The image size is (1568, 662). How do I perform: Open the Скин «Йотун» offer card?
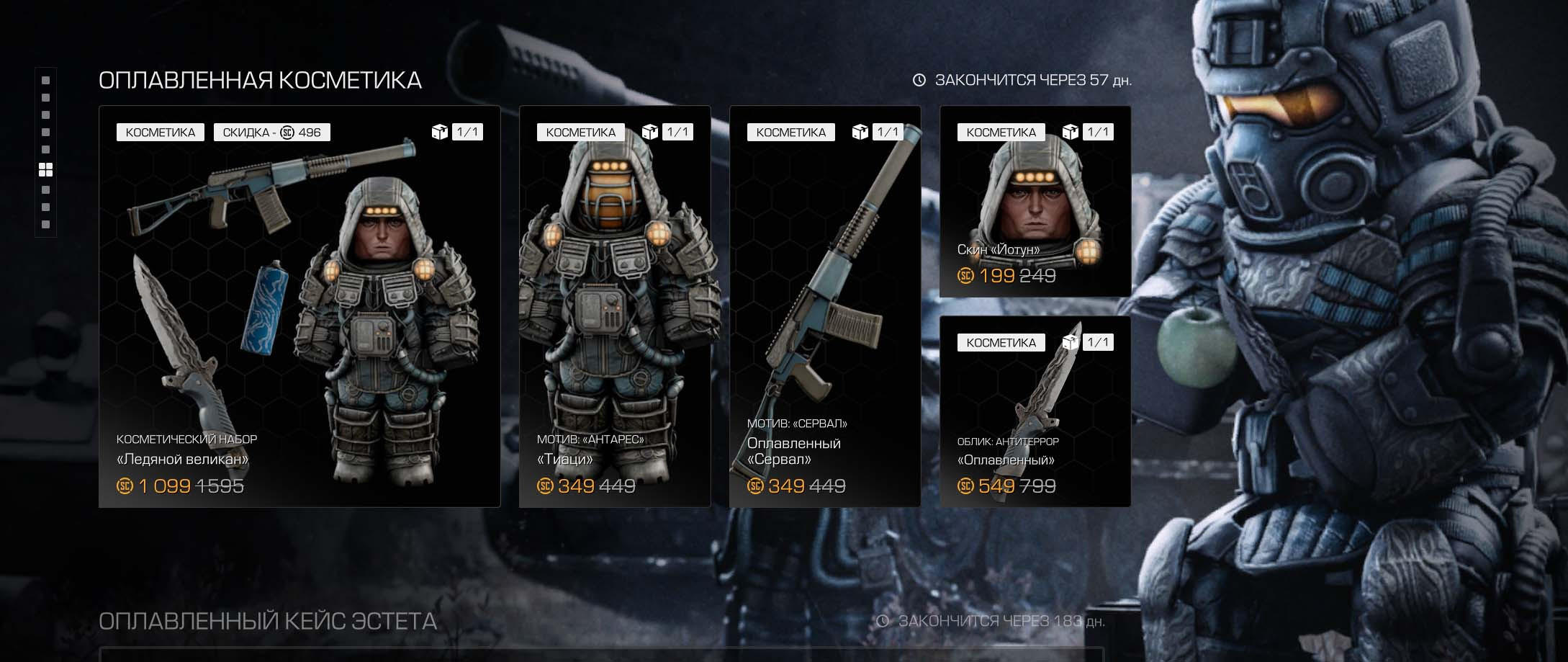[x=1035, y=202]
